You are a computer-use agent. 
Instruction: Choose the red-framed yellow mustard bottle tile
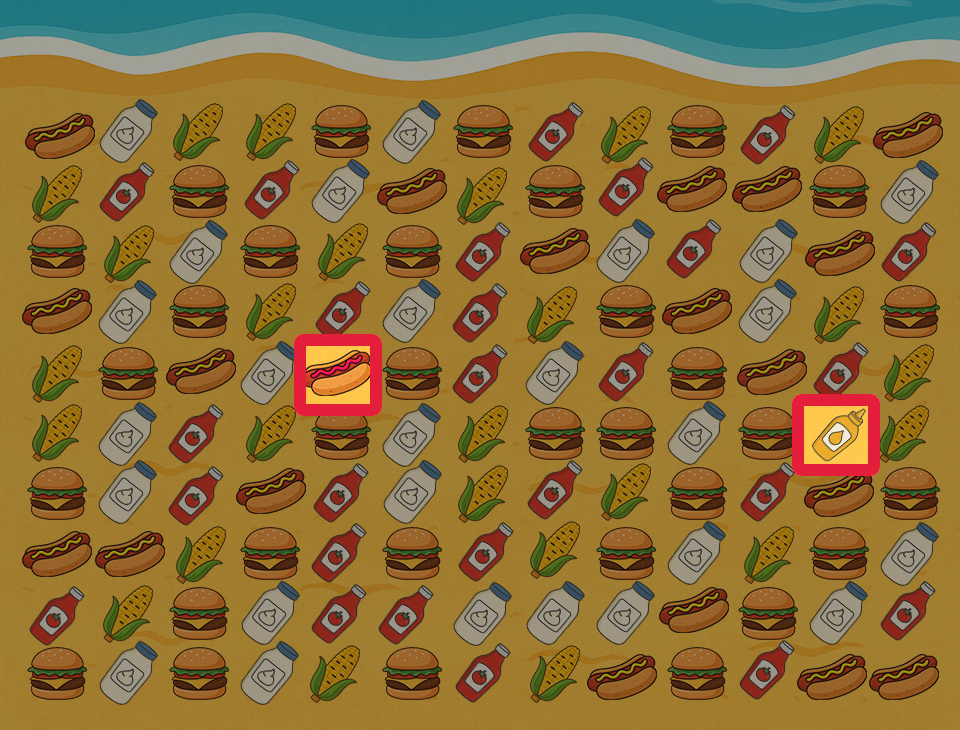click(x=836, y=435)
